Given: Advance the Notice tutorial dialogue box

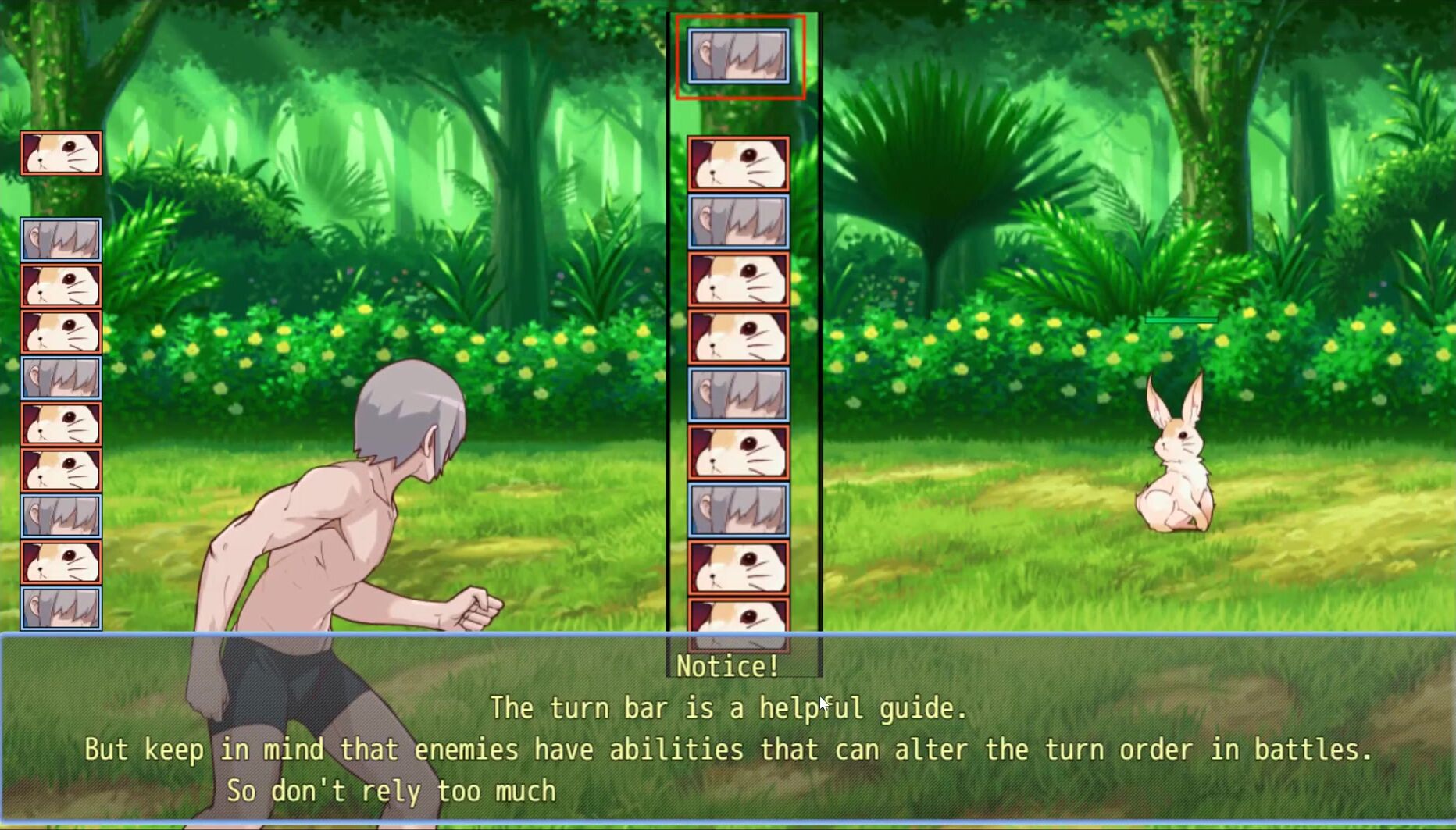Looking at the screenshot, I should (726, 730).
